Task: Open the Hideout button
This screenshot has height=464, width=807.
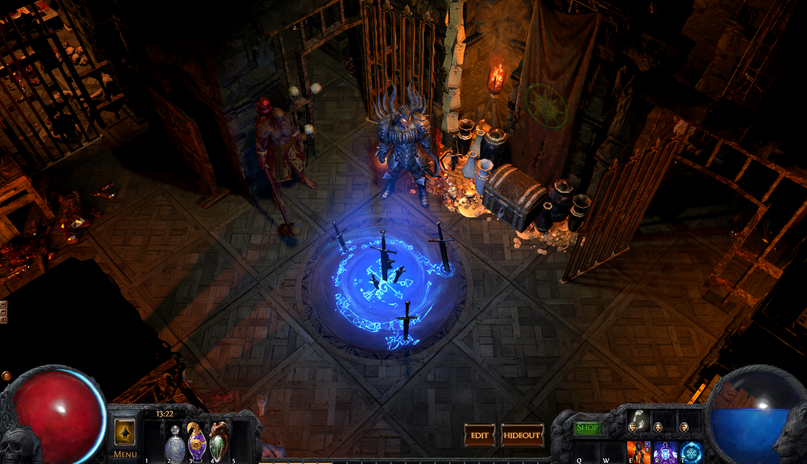Action: [x=522, y=435]
